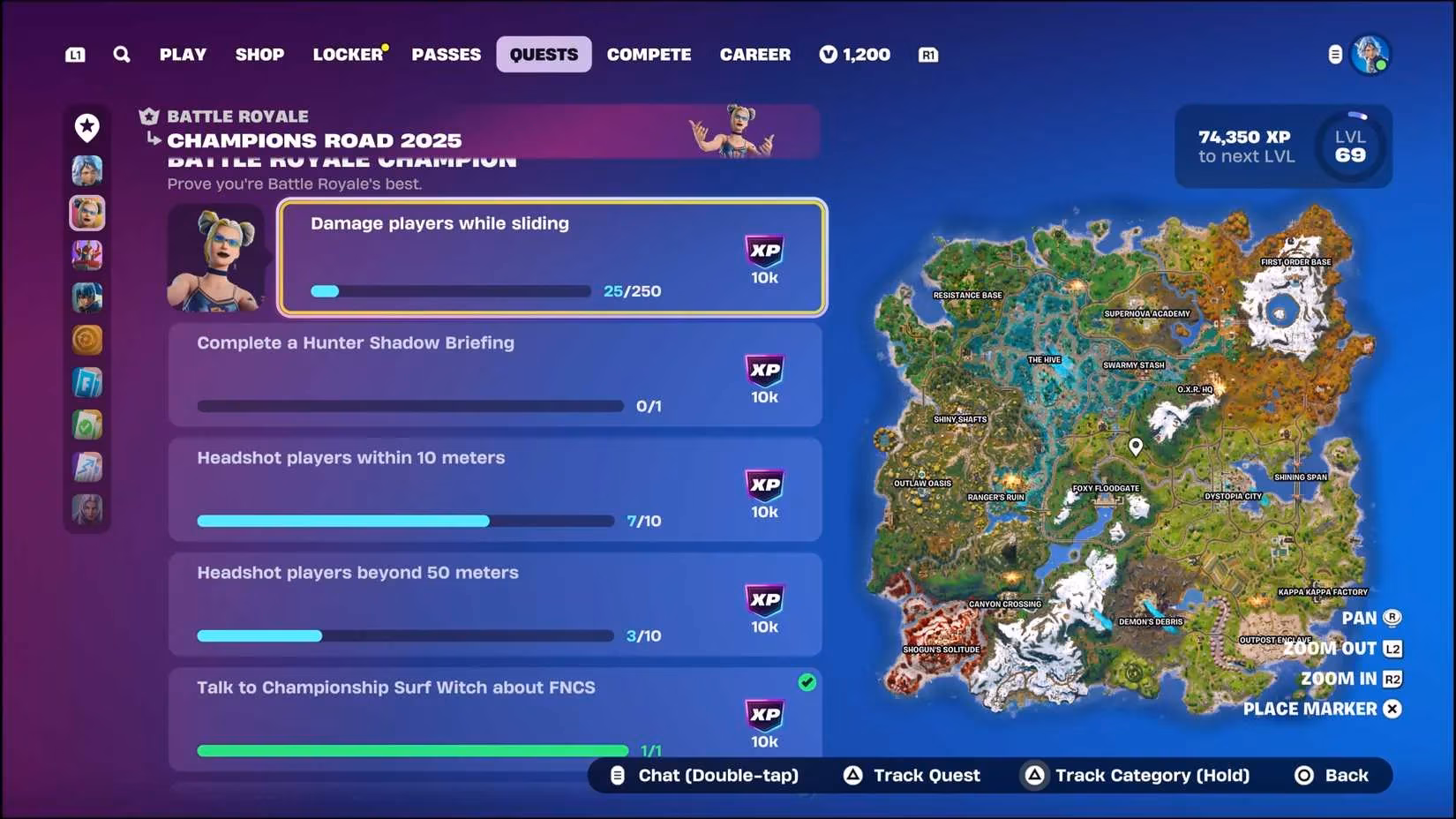Open the Locker tab

pyautogui.click(x=348, y=55)
